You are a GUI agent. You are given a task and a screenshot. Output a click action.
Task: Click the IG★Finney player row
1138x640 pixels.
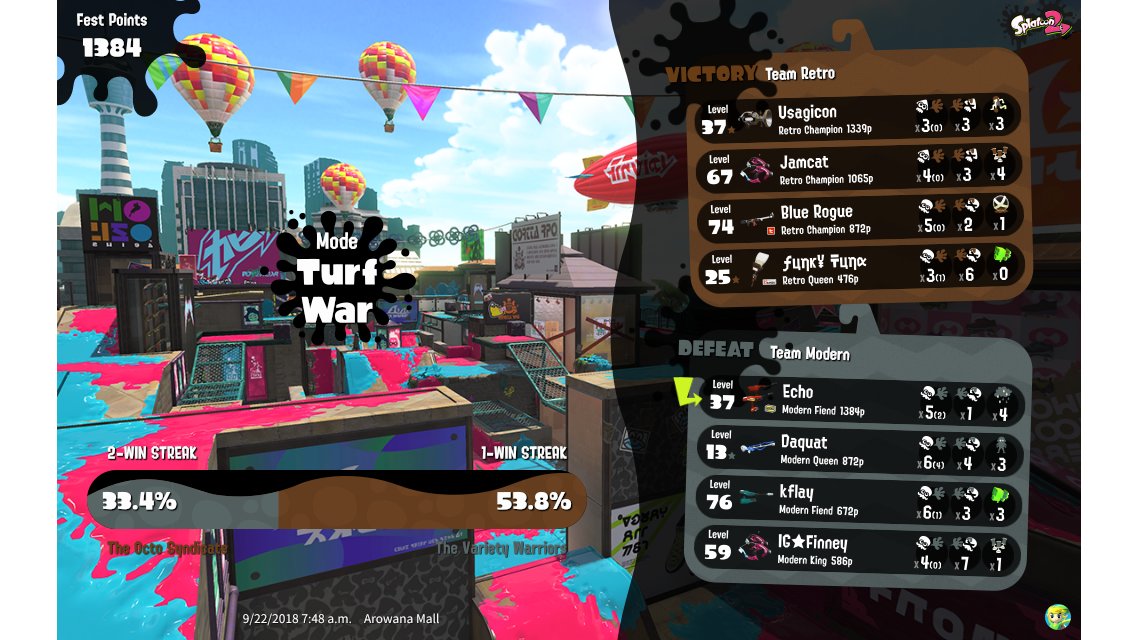coord(860,550)
